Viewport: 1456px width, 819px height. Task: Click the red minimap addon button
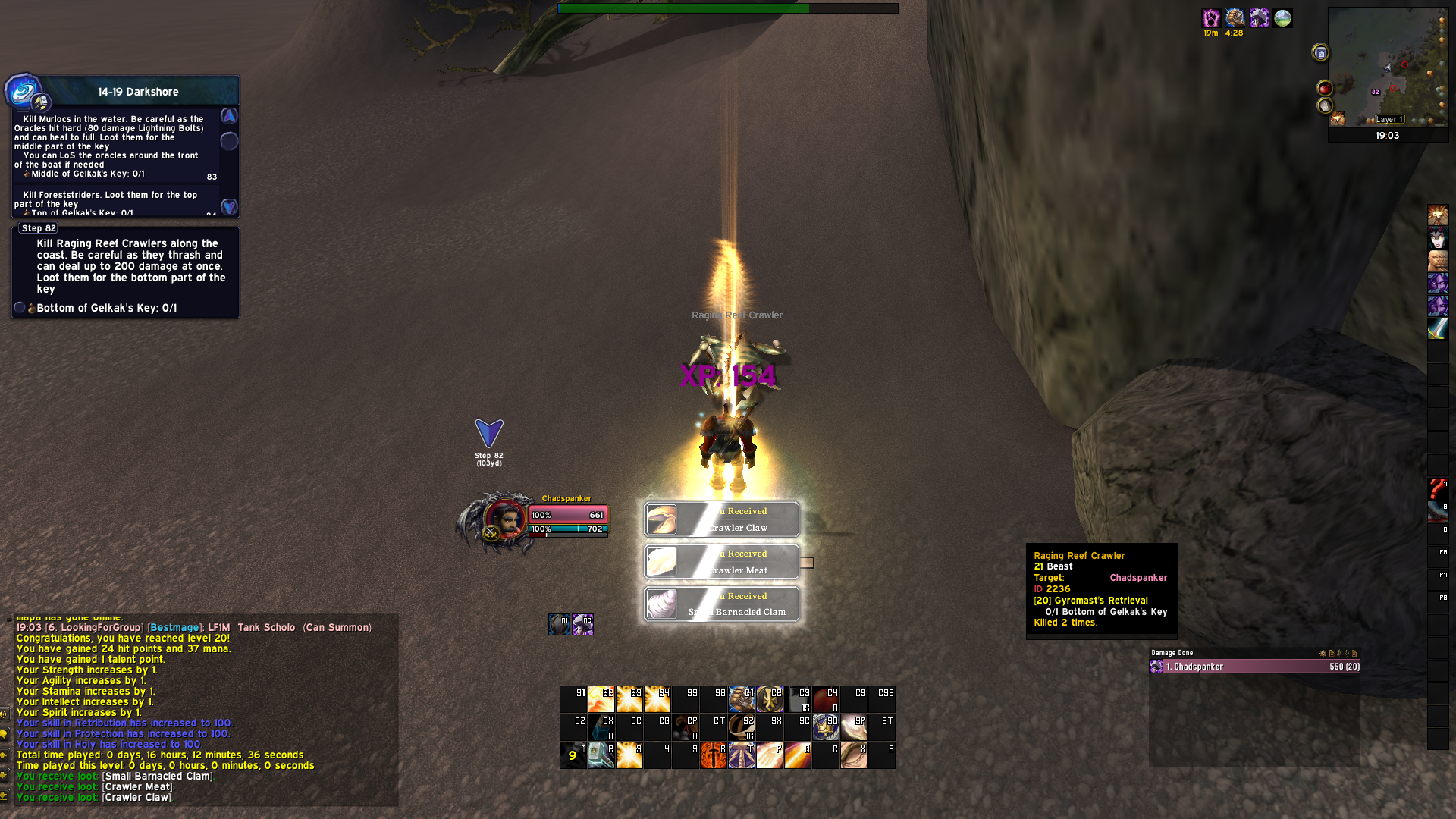click(x=1325, y=88)
